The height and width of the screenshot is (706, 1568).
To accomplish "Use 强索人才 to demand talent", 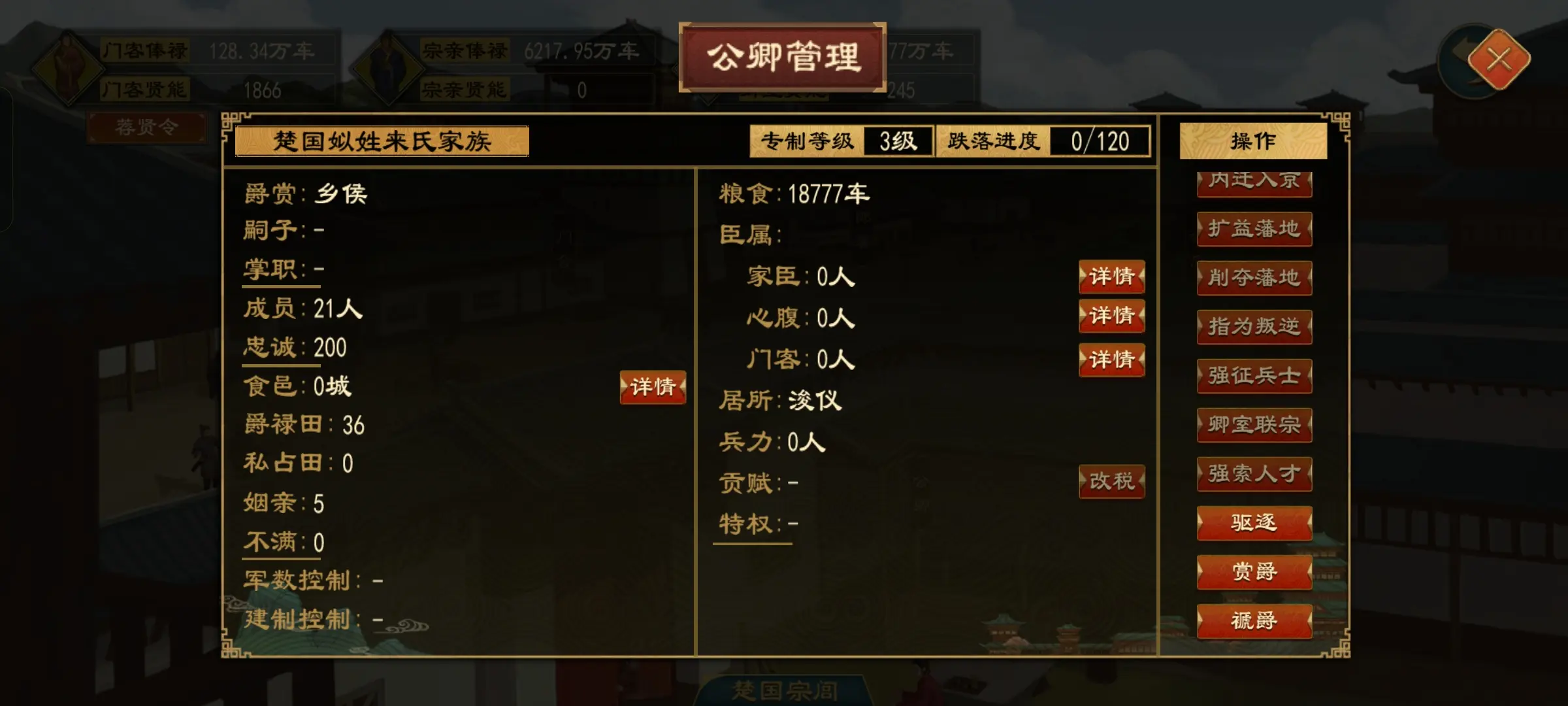I will click(x=1254, y=474).
